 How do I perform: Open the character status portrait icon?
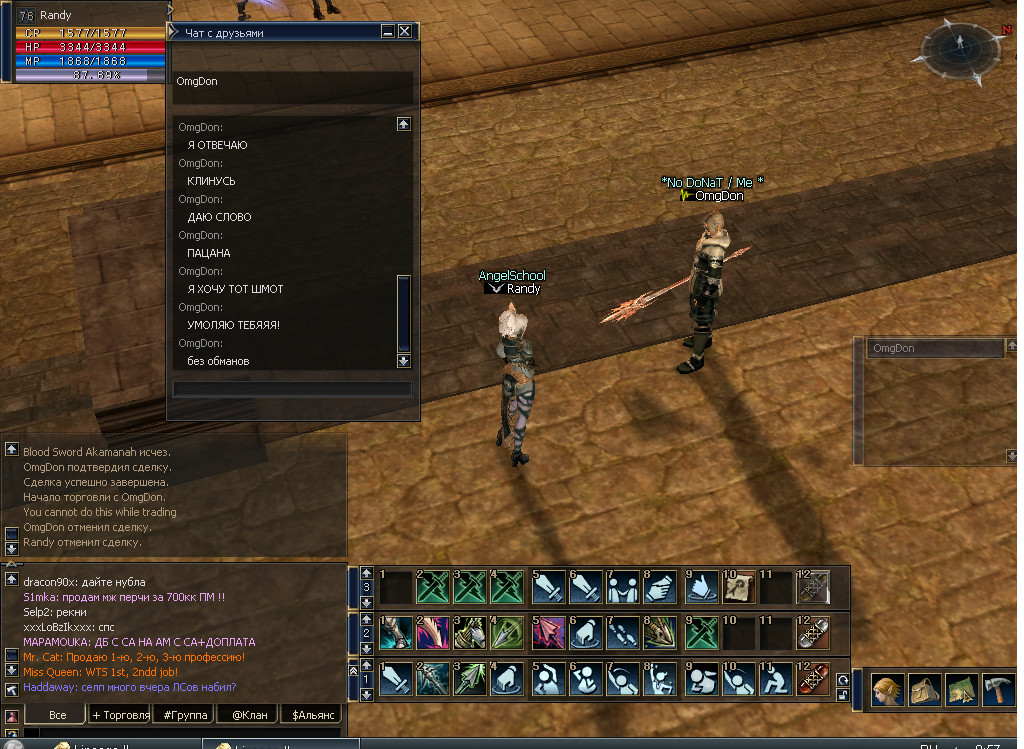click(x=885, y=691)
